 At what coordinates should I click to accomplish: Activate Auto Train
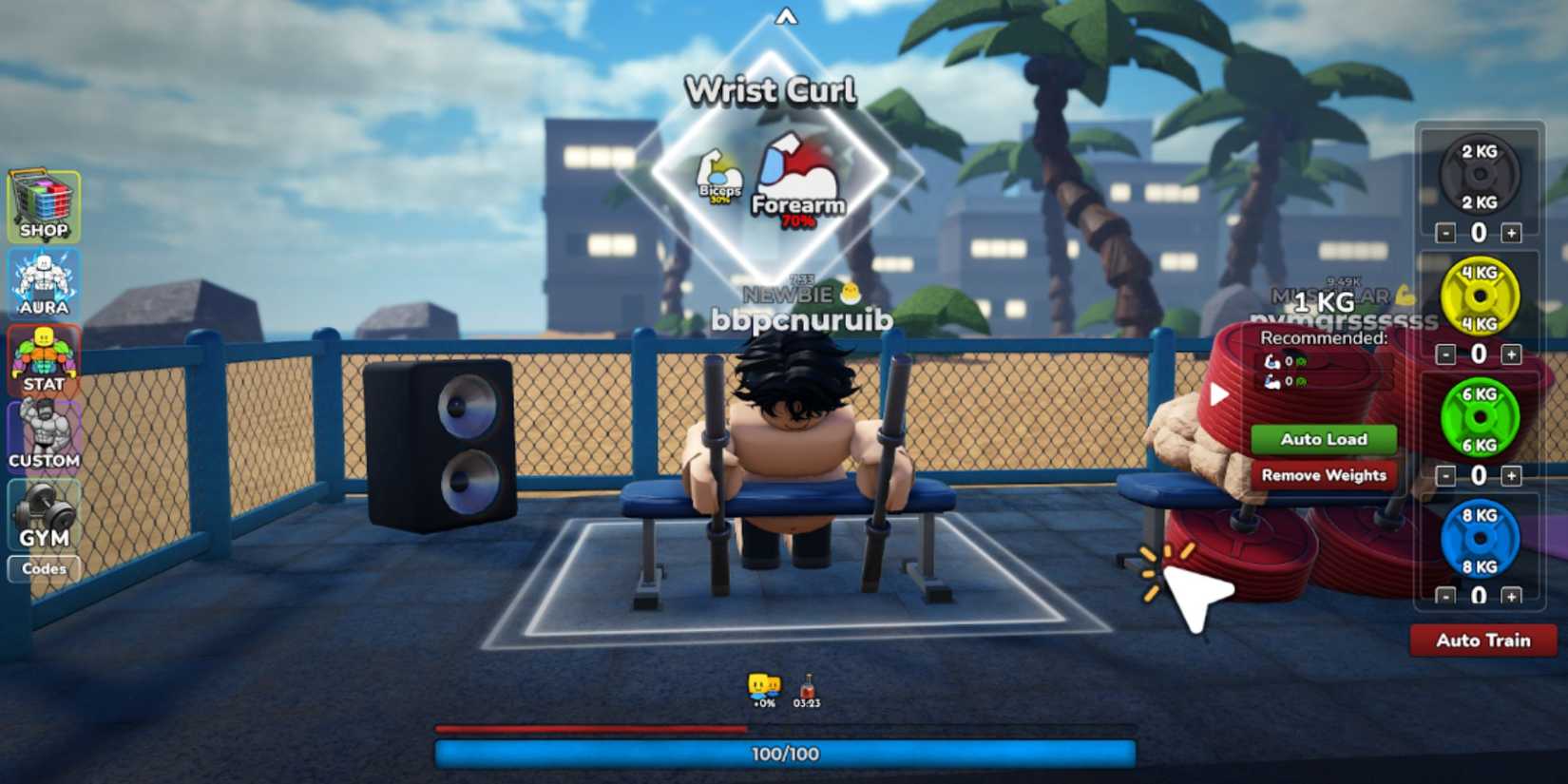tap(1482, 641)
